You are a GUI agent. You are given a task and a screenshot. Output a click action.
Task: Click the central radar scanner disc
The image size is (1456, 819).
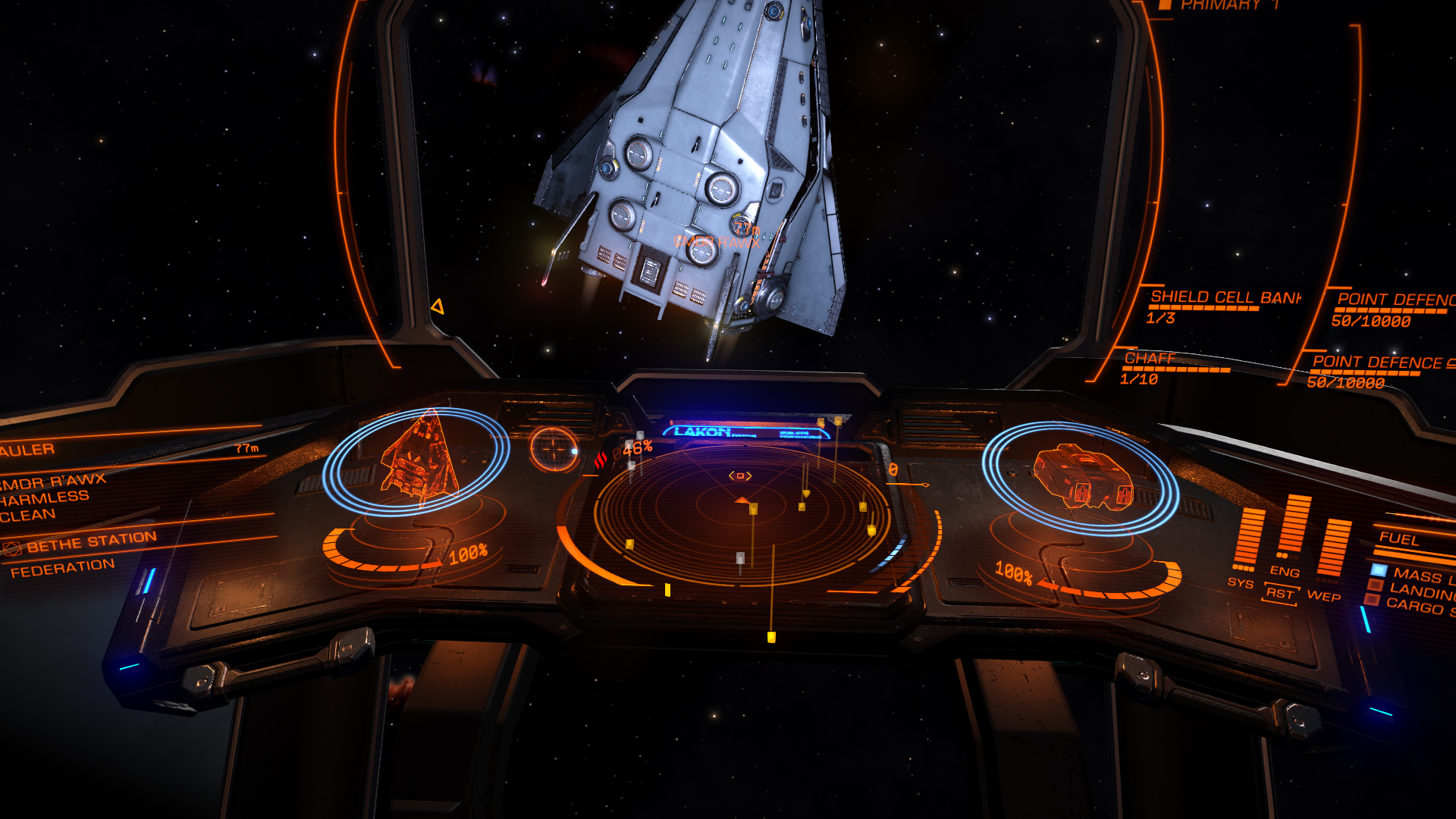click(742, 516)
